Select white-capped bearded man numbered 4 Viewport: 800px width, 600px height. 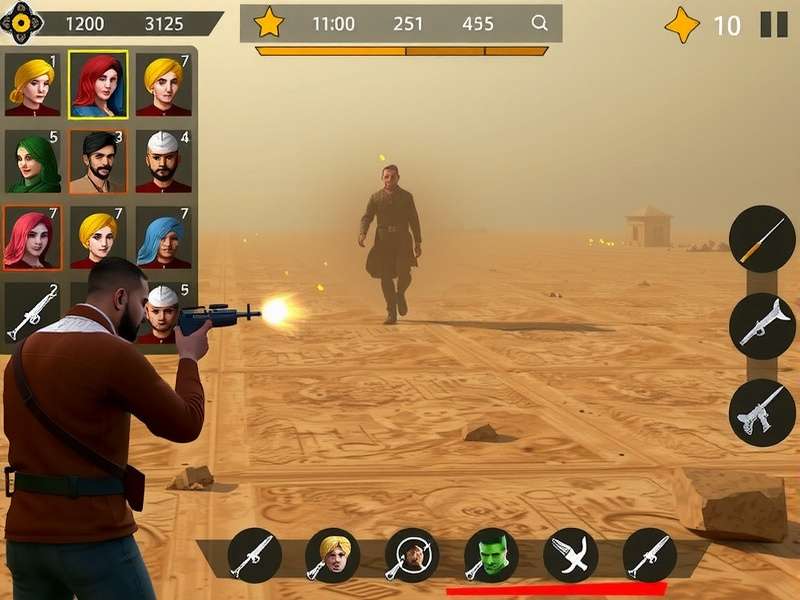(163, 161)
